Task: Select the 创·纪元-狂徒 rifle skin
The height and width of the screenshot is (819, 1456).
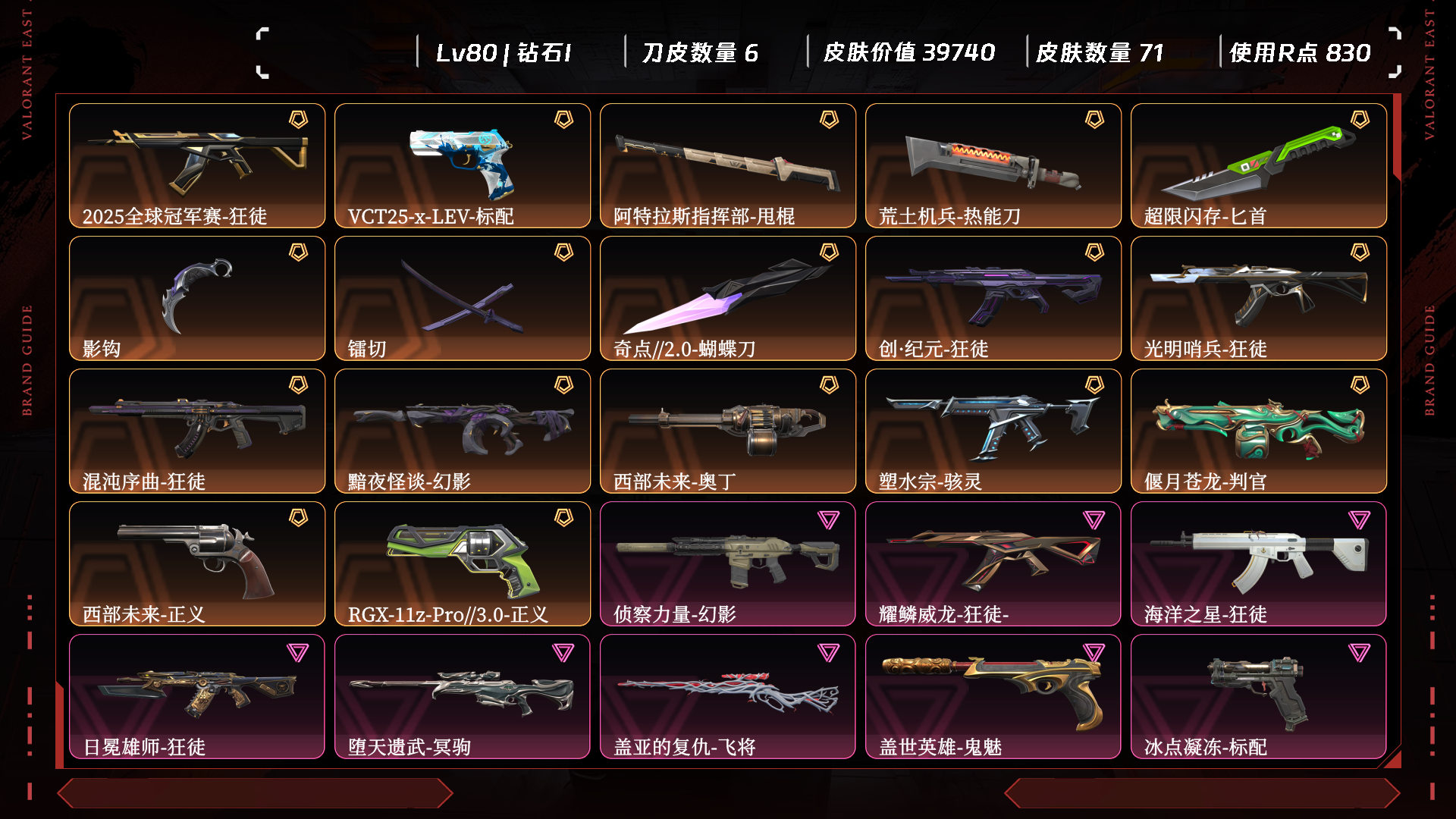Action: click(x=993, y=298)
